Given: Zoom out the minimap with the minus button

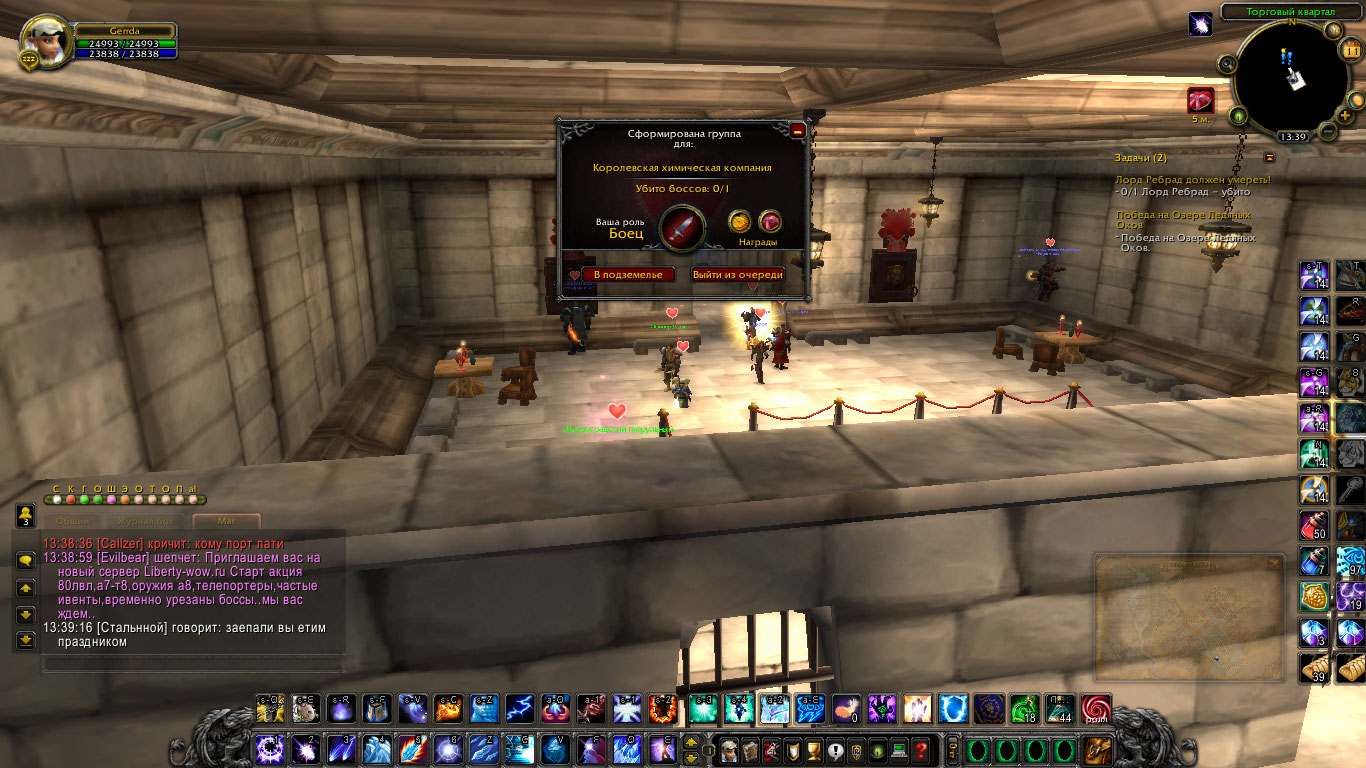Looking at the screenshot, I should tap(1327, 131).
